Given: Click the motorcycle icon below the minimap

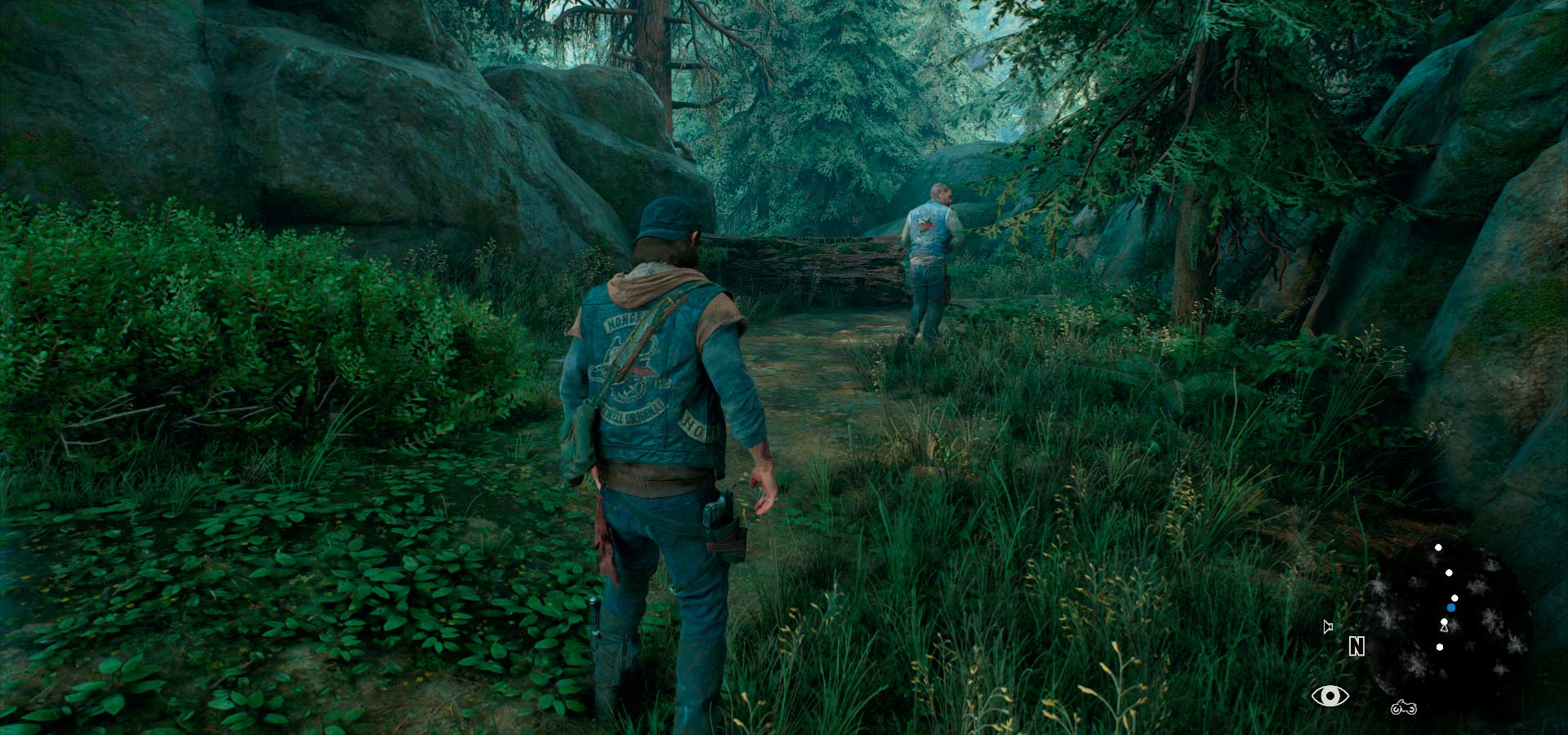Looking at the screenshot, I should pos(1403,707).
